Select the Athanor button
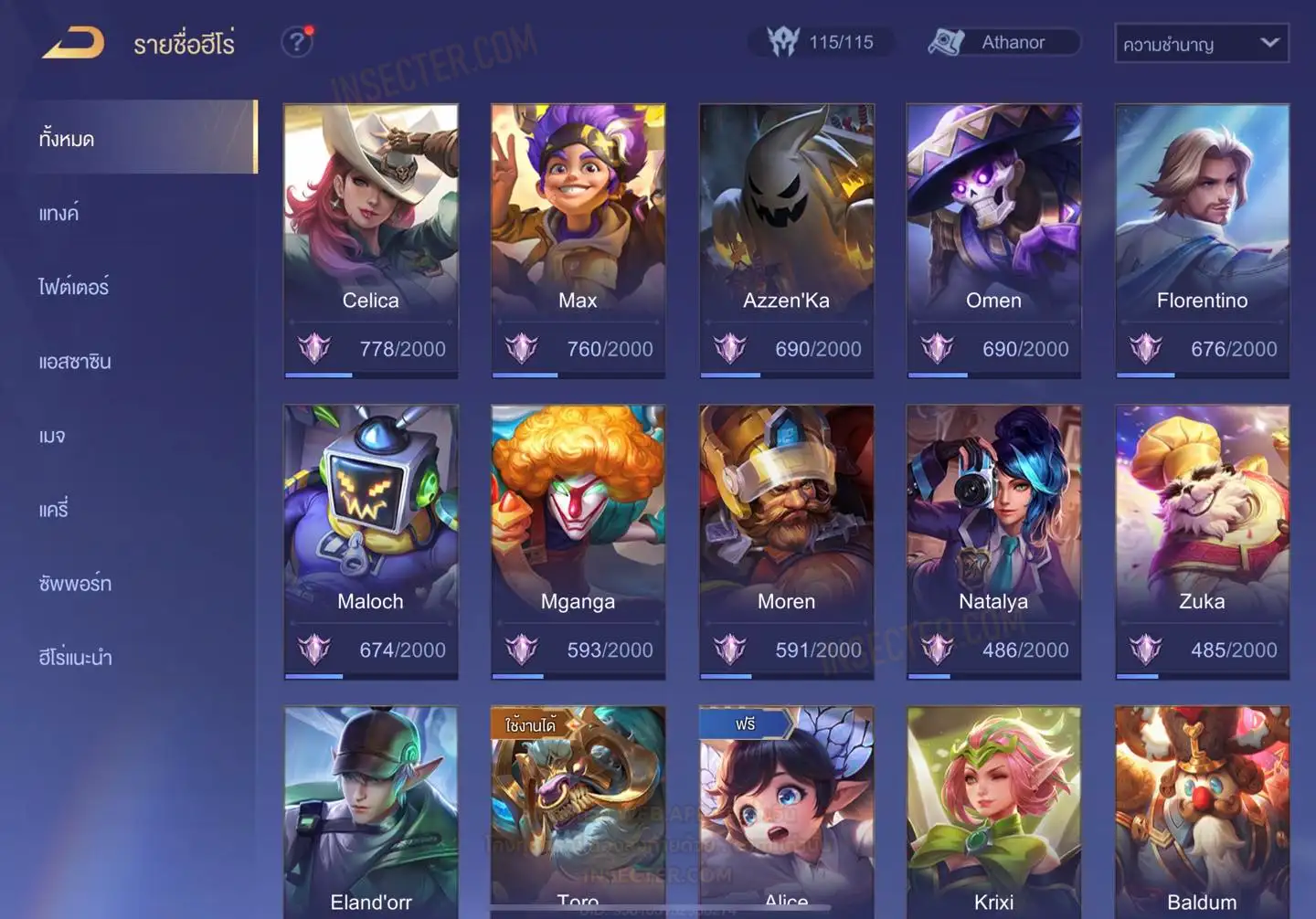The width and height of the screenshot is (1316, 919). pyautogui.click(x=1003, y=42)
